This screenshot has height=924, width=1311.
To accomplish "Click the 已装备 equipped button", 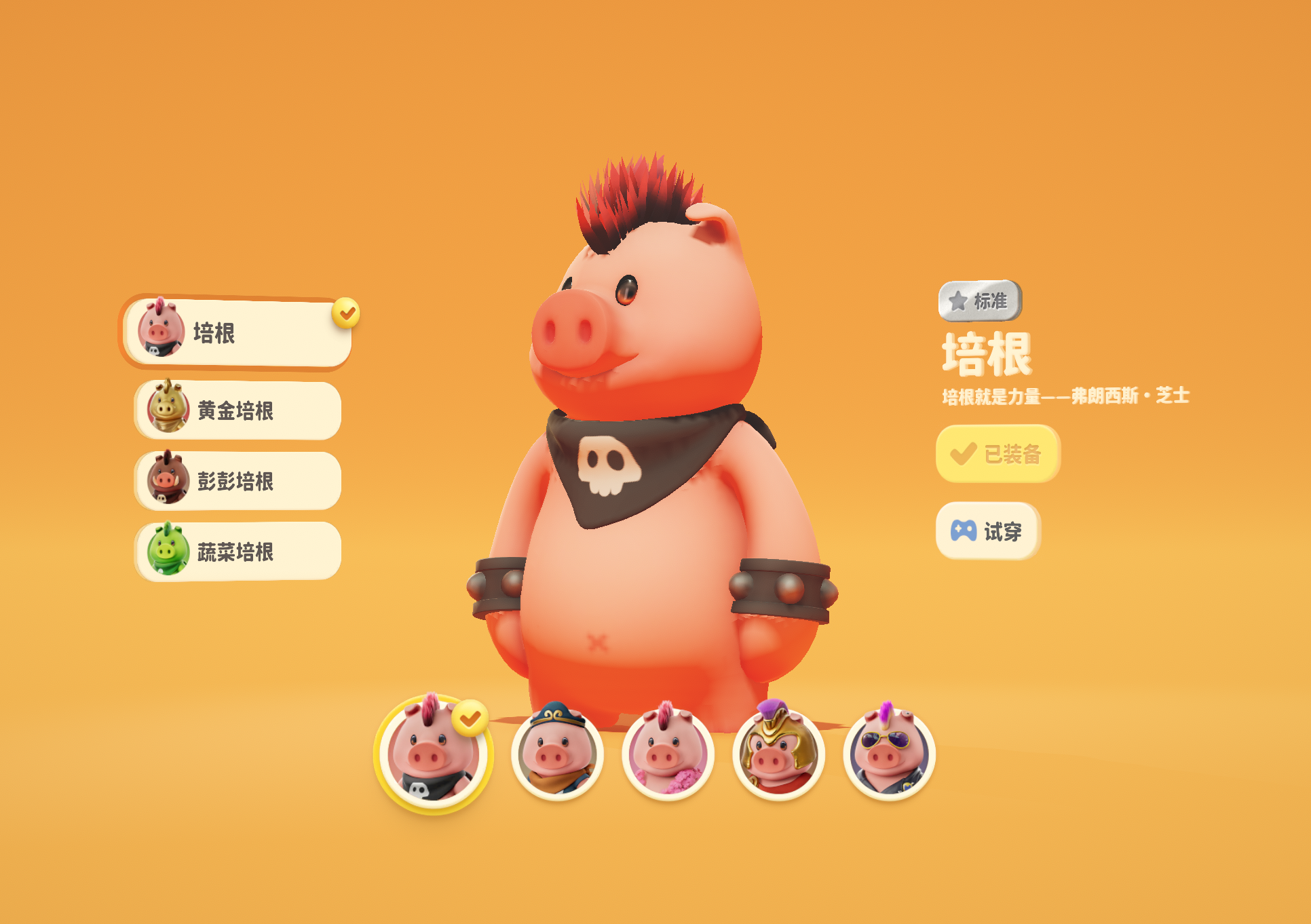I will [x=997, y=454].
